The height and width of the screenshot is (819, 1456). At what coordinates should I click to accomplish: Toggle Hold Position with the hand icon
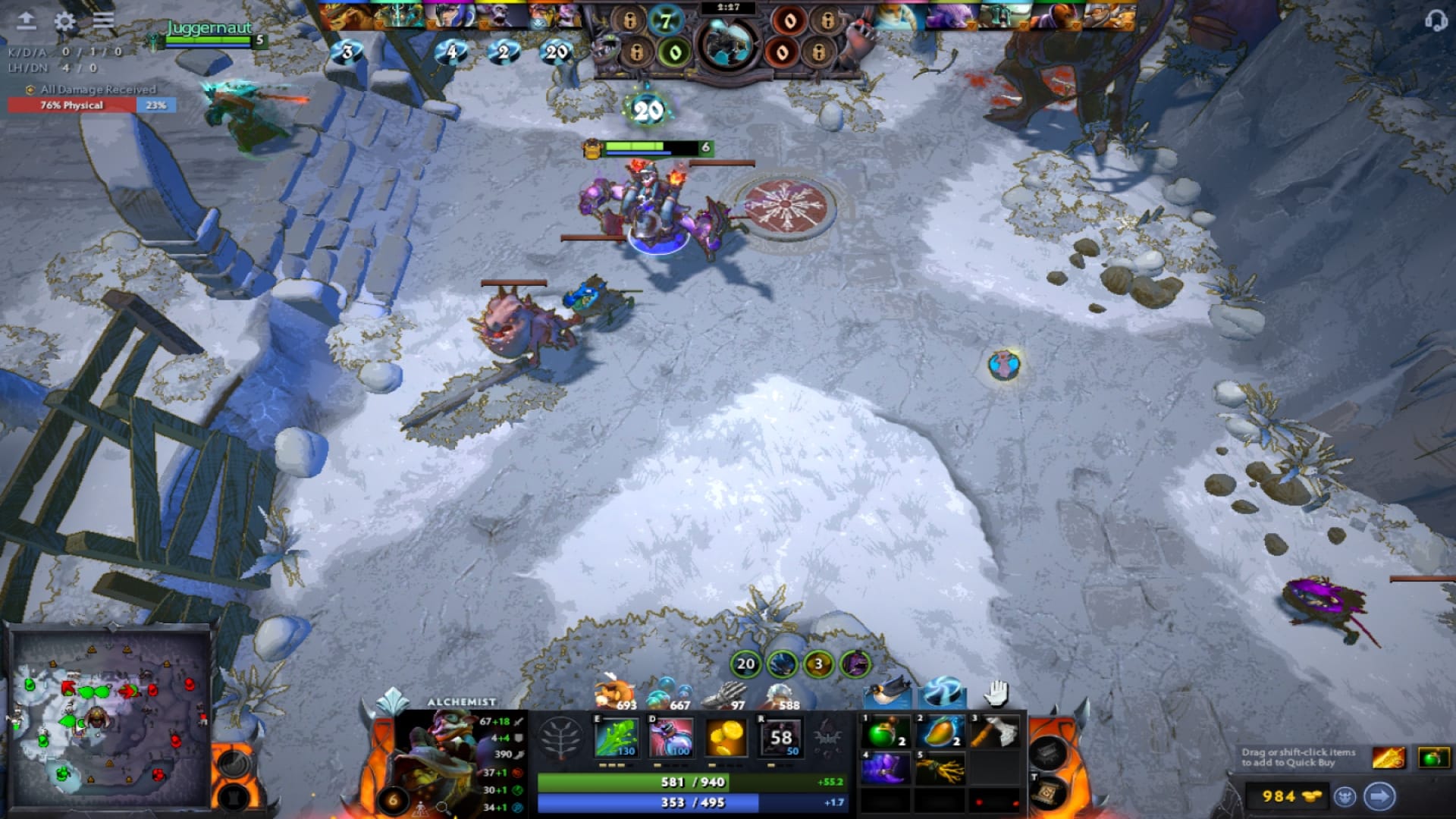[993, 694]
